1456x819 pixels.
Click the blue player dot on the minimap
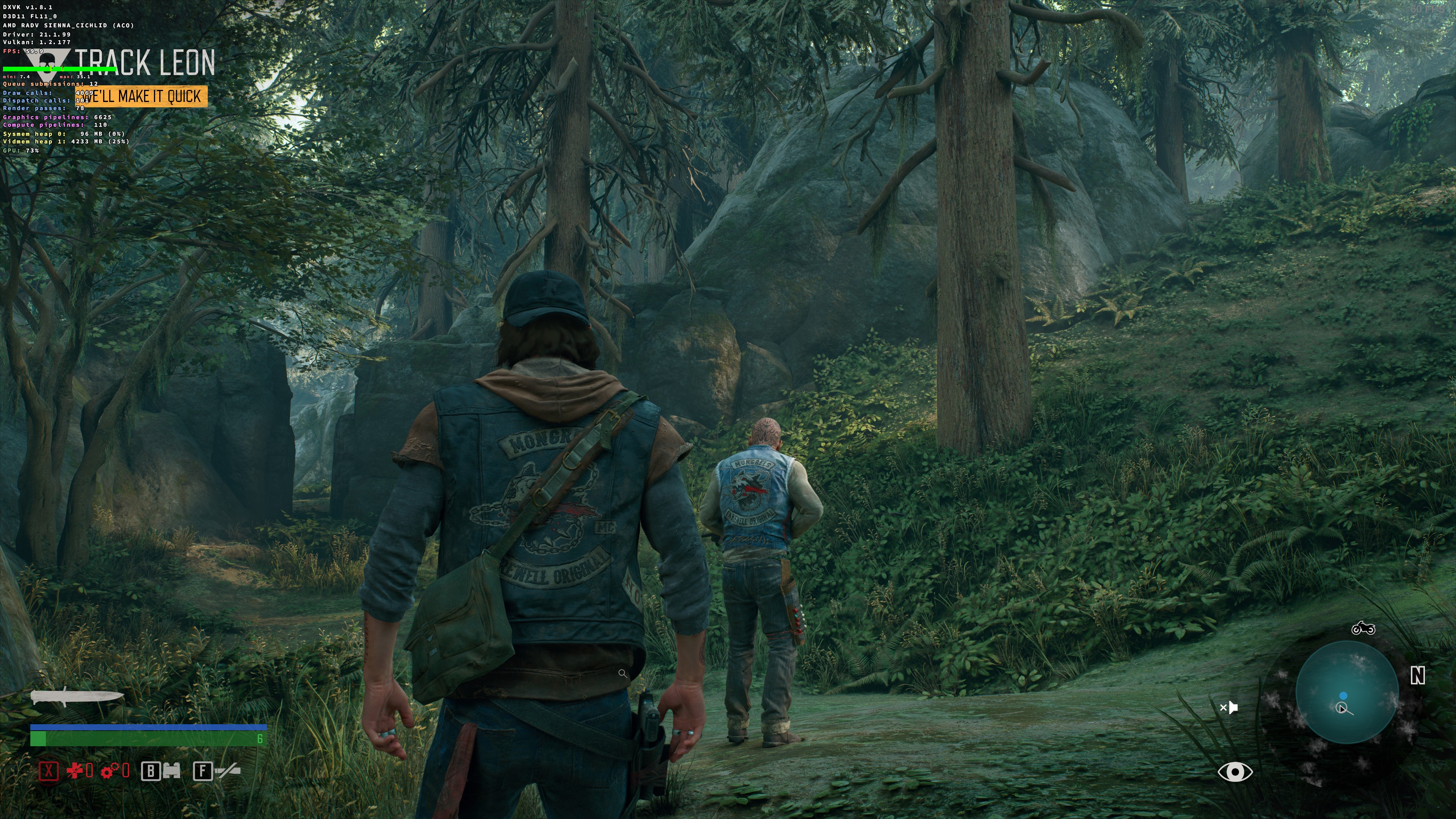[1343, 696]
